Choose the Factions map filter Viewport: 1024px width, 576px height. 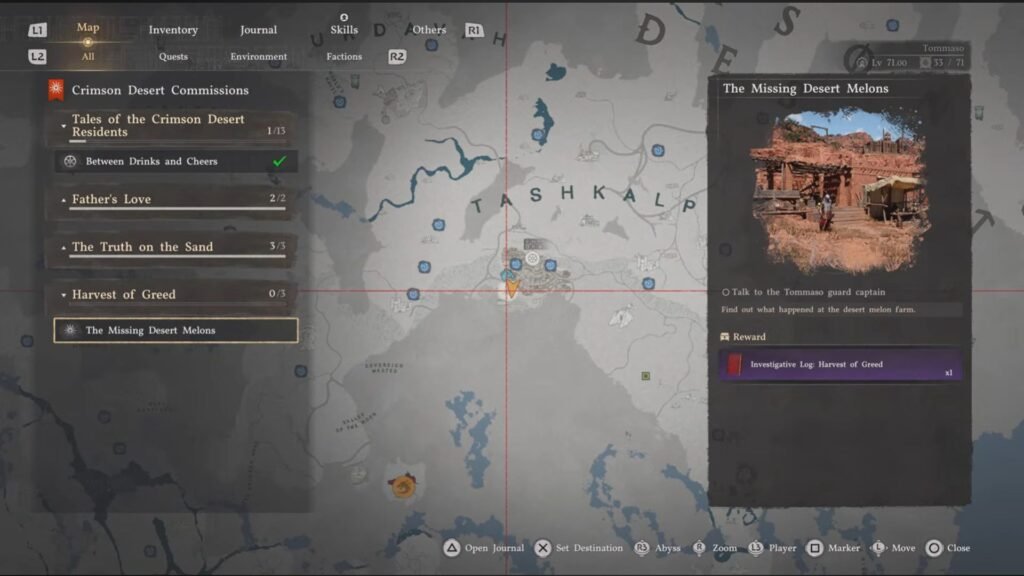coord(344,57)
